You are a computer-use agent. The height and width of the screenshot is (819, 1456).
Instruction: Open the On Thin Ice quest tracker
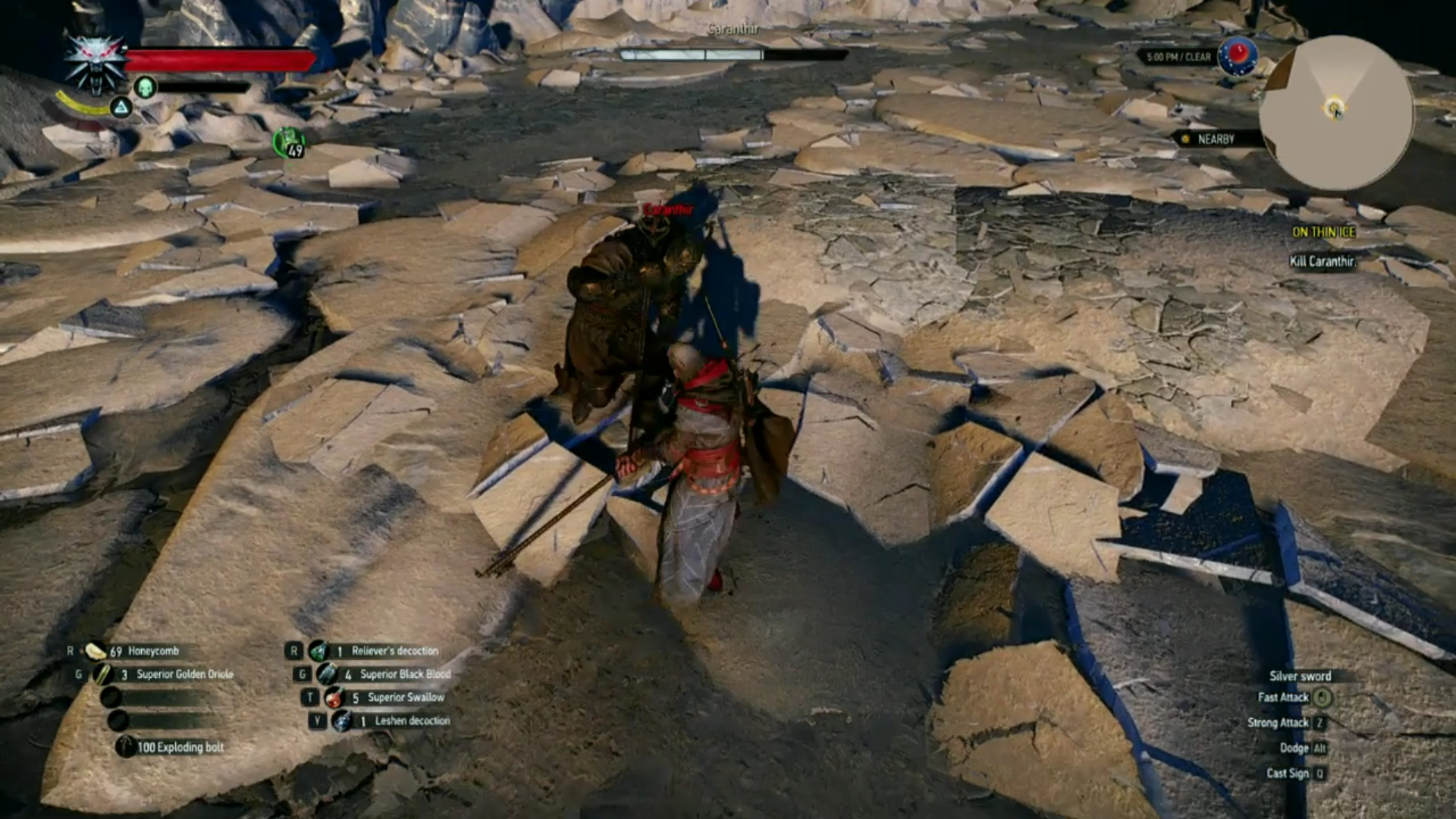pos(1323,232)
